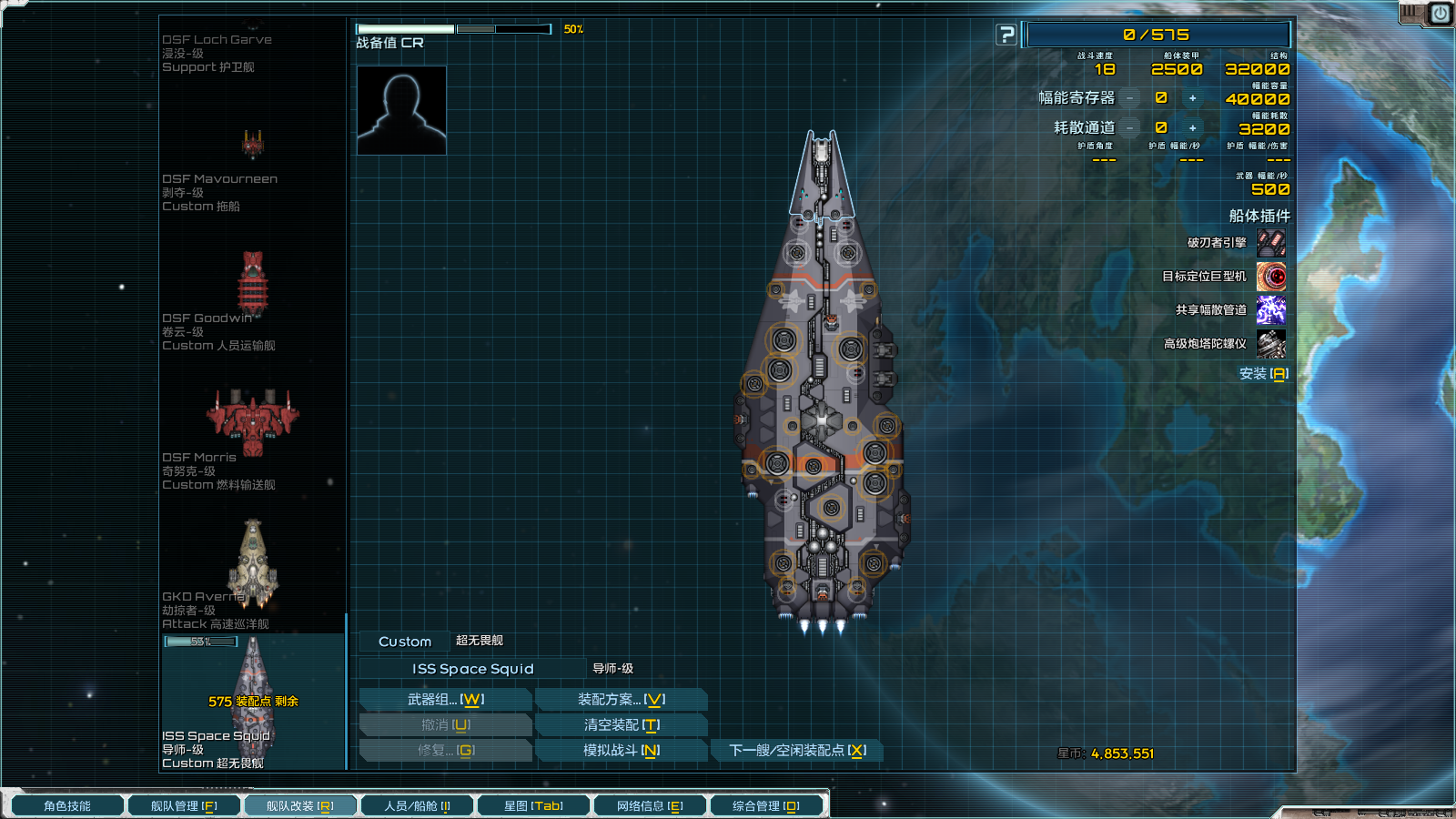This screenshot has height=819, width=1456.
Task: Switch to the 角色技能 tab
Action: point(67,806)
